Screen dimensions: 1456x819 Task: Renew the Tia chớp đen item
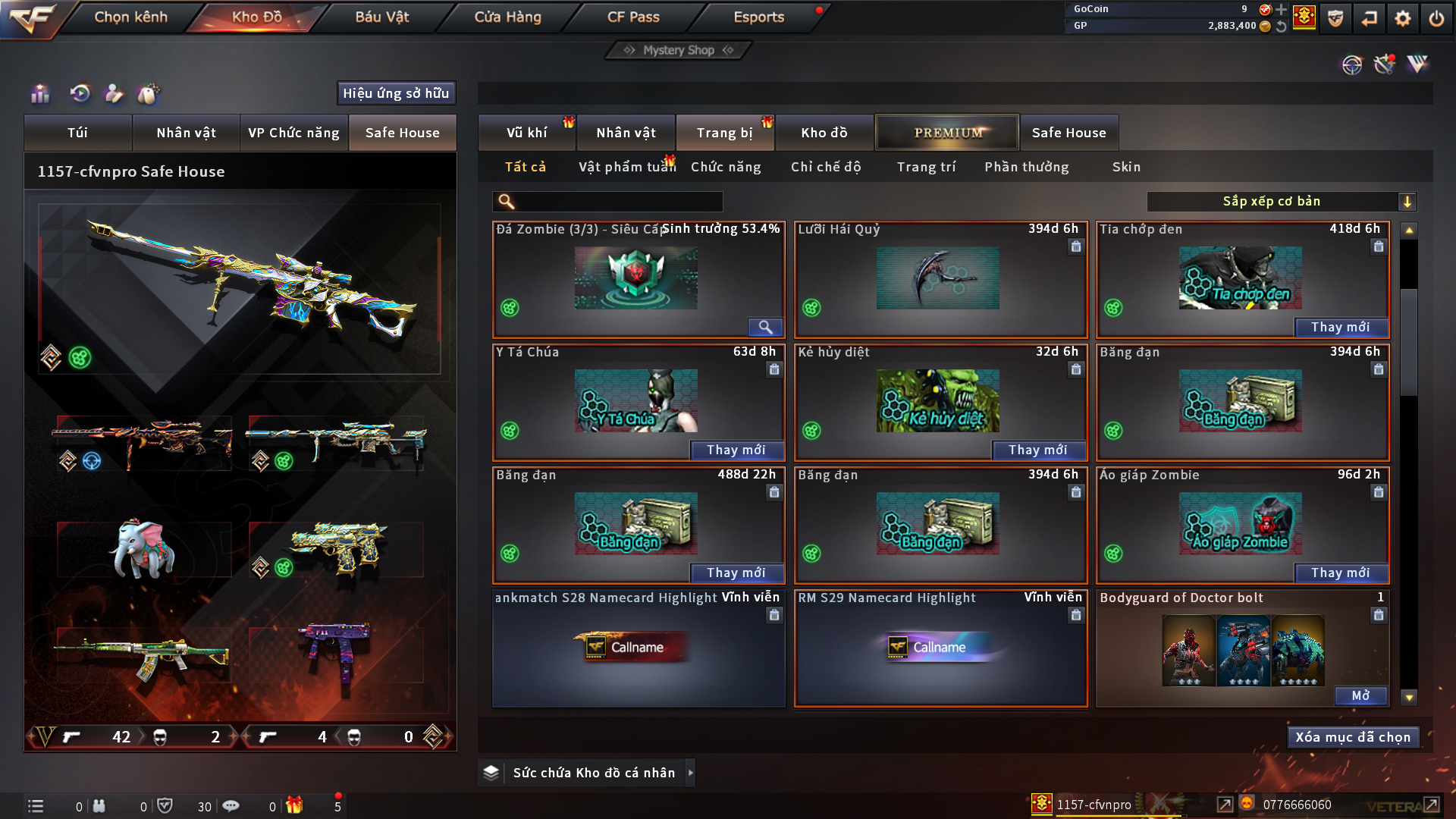1340,327
